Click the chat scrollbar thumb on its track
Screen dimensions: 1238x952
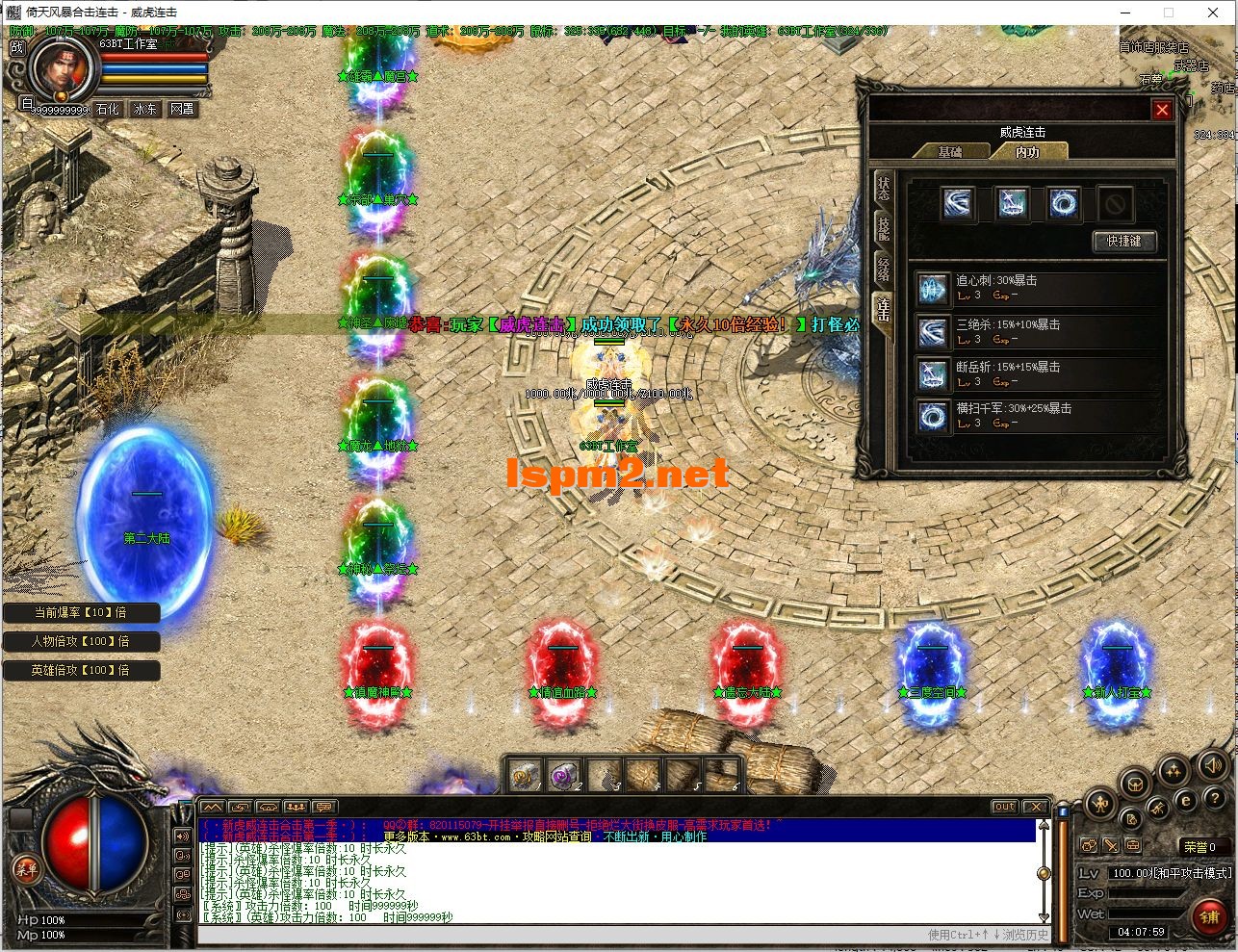pos(1045,874)
